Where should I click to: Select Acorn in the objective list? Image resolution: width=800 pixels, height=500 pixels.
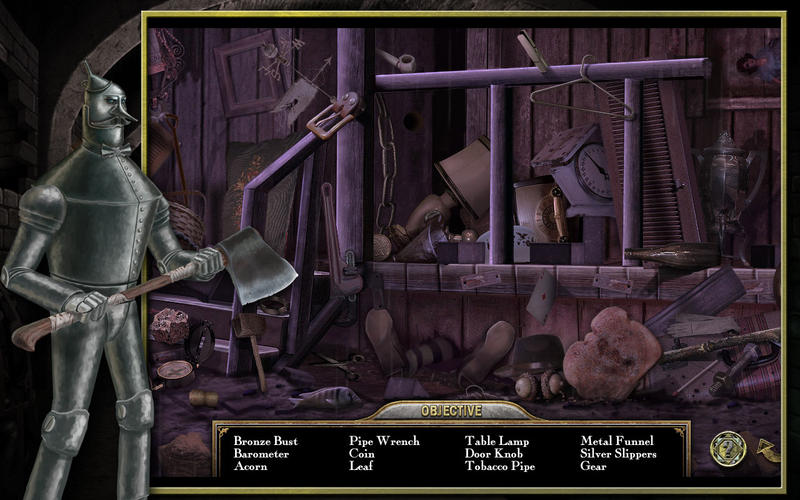(250, 467)
